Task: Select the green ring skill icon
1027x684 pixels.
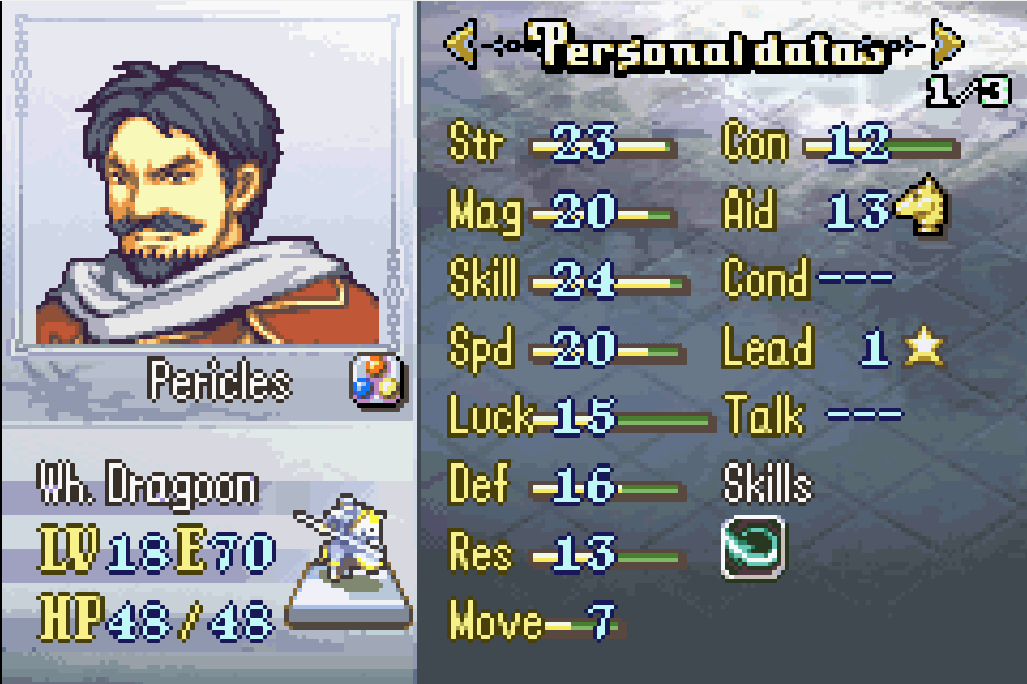Action: click(x=752, y=546)
